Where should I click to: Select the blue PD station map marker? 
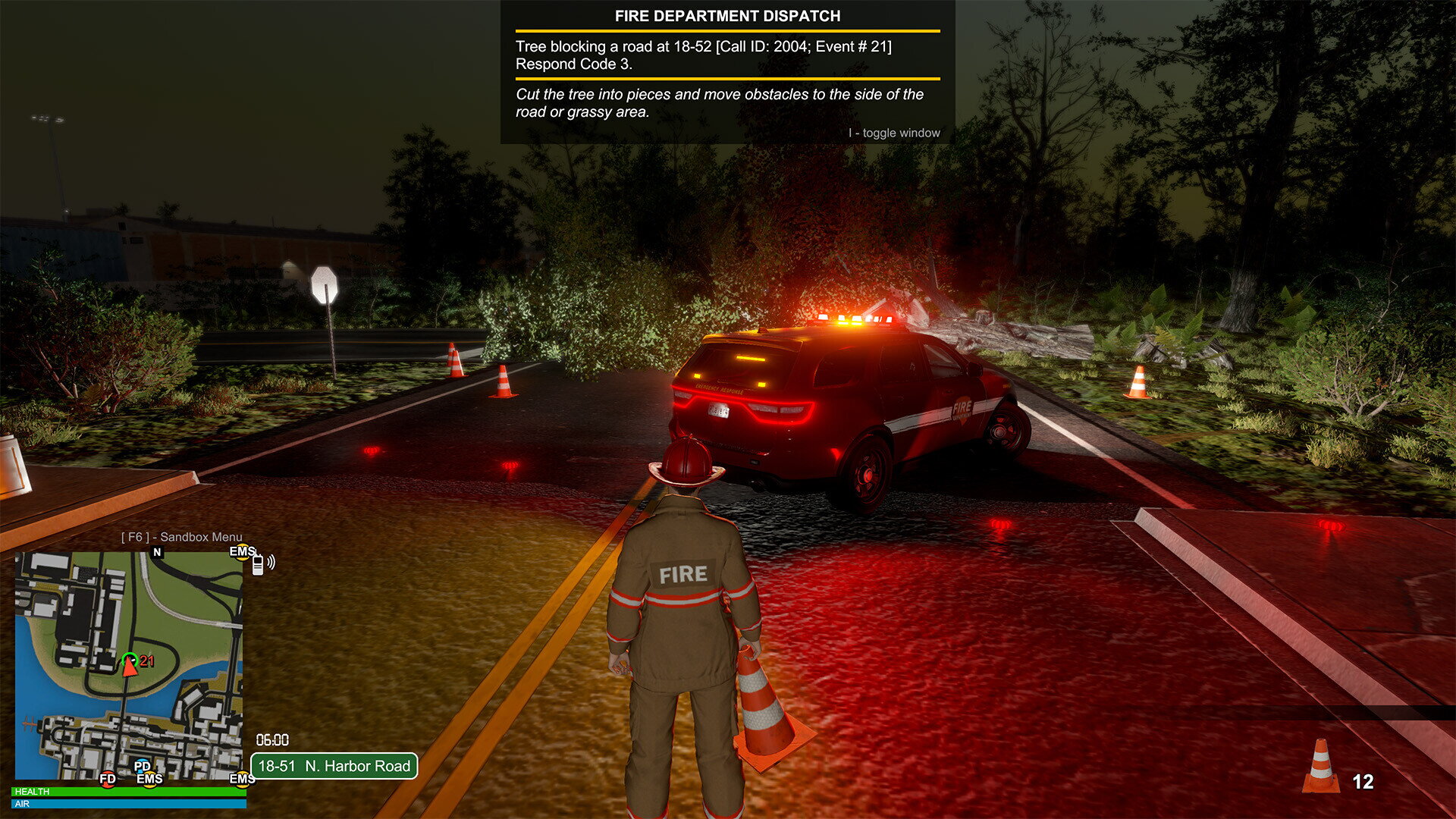click(x=142, y=766)
